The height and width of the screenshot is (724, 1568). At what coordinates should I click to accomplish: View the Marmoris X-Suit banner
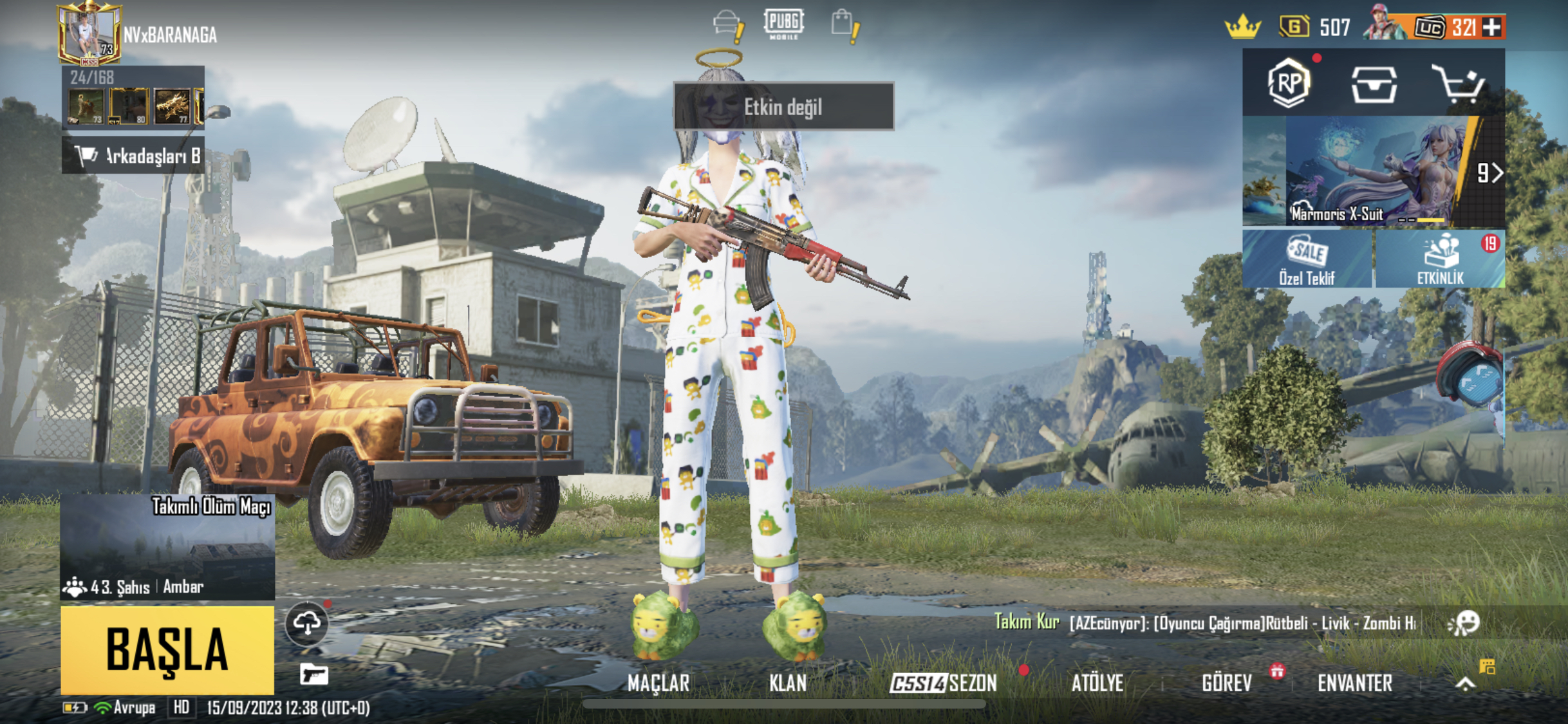tap(1373, 171)
